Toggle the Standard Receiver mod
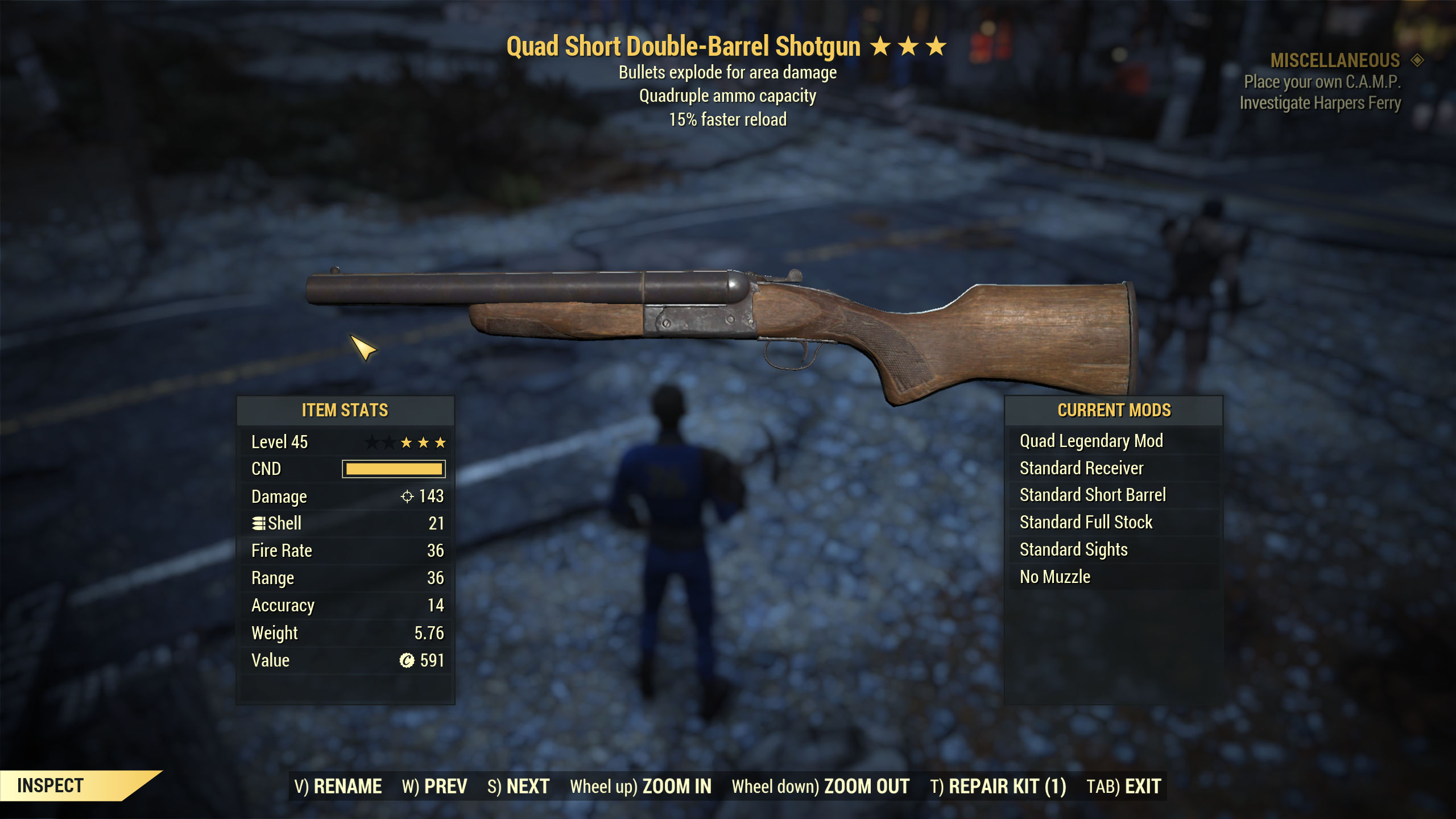This screenshot has height=819, width=1456. (x=1082, y=468)
